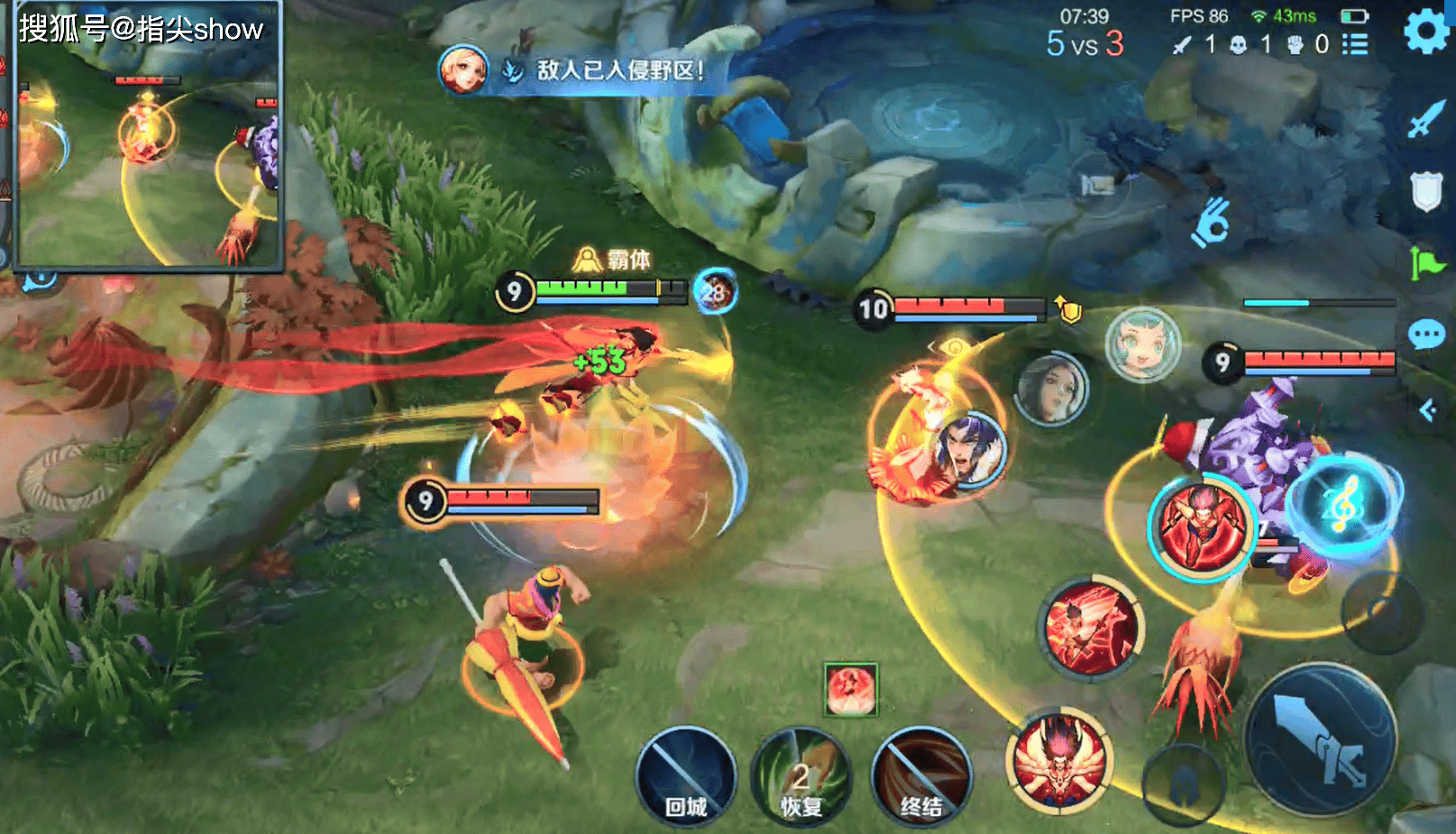Use the 恢复 heal button
Image resolution: width=1456 pixels, height=834 pixels.
[801, 776]
